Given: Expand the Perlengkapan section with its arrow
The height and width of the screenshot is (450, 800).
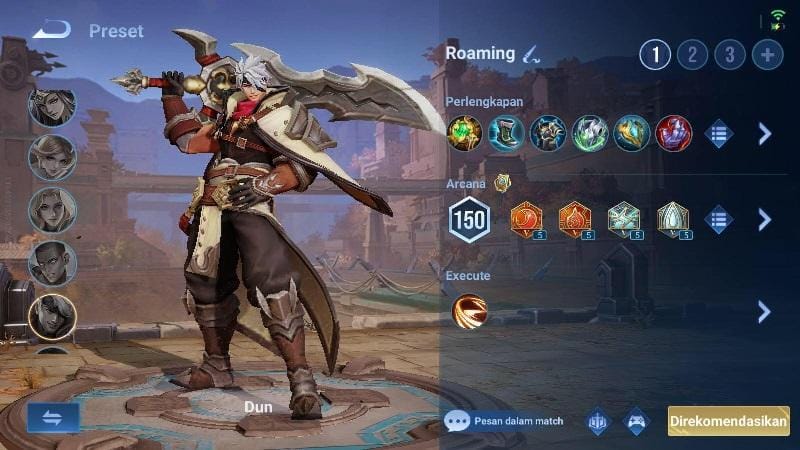Looking at the screenshot, I should 765,133.
